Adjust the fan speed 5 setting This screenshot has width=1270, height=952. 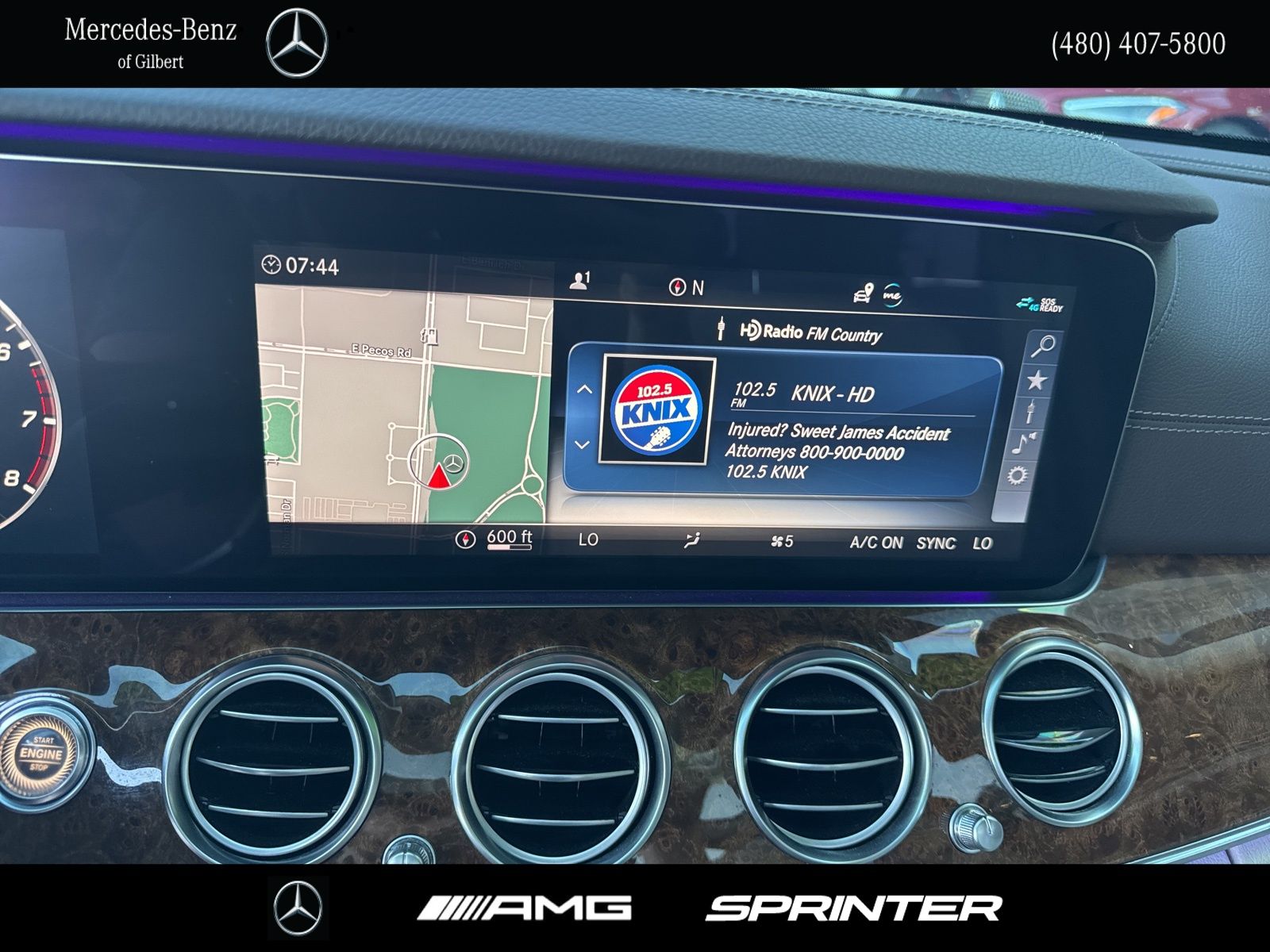782,541
